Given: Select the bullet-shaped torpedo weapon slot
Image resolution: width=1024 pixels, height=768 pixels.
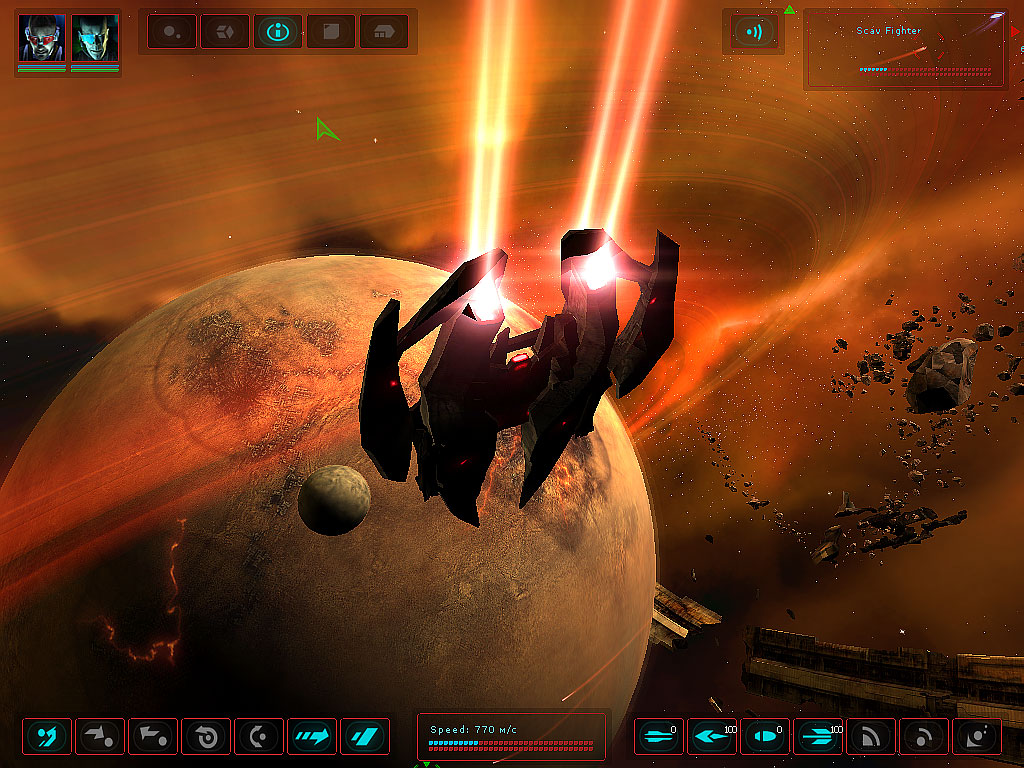Looking at the screenshot, I should [x=765, y=737].
